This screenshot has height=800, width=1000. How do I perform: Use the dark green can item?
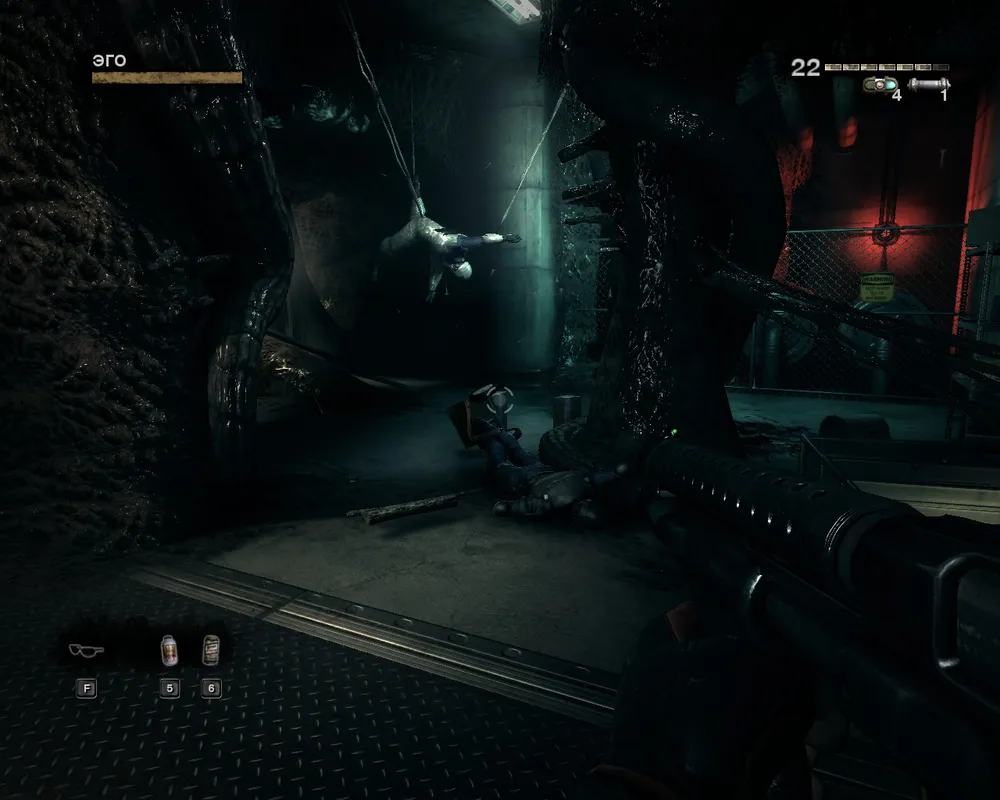pyautogui.click(x=210, y=650)
